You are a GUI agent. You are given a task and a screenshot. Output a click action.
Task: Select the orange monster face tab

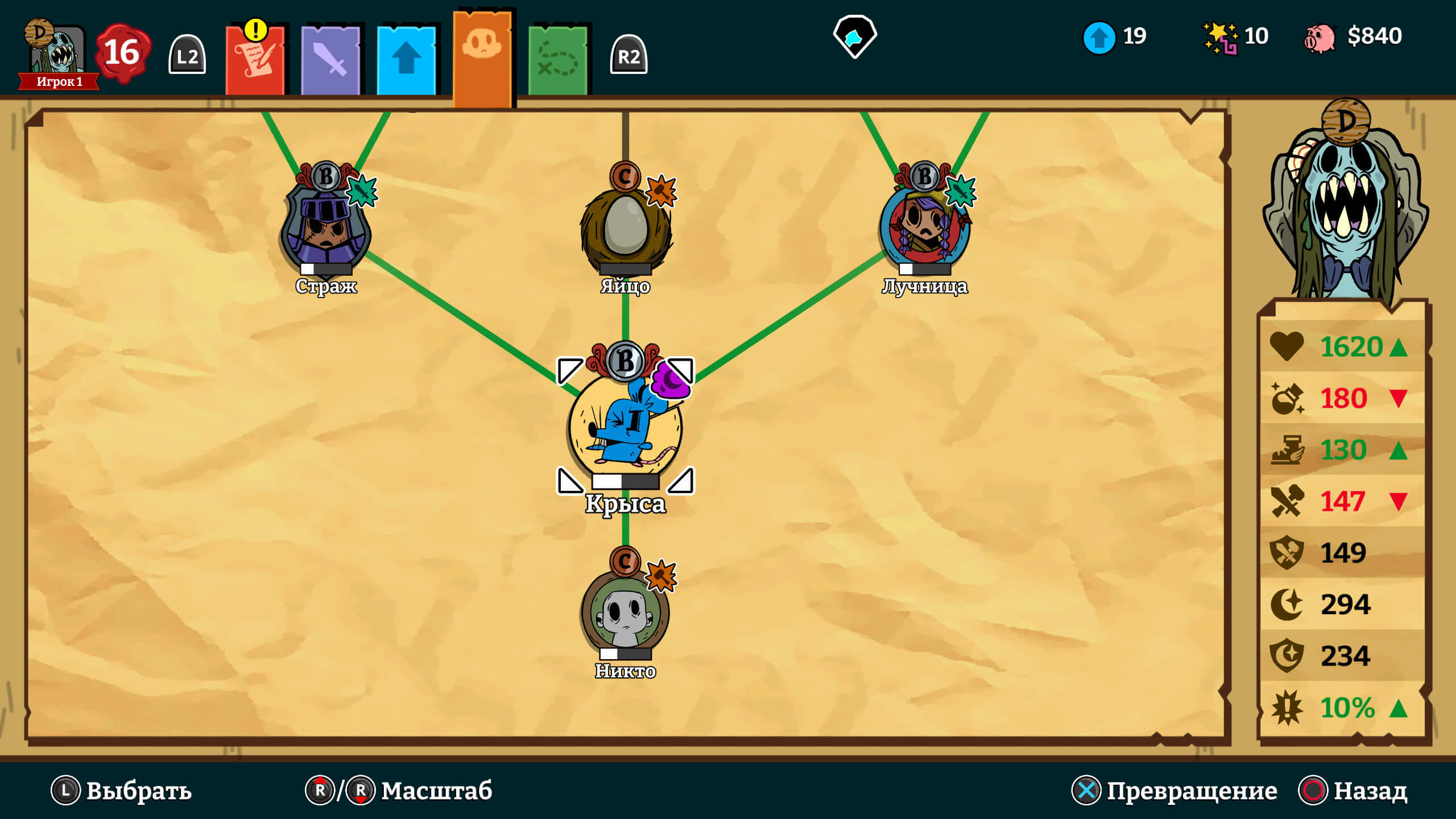482,57
